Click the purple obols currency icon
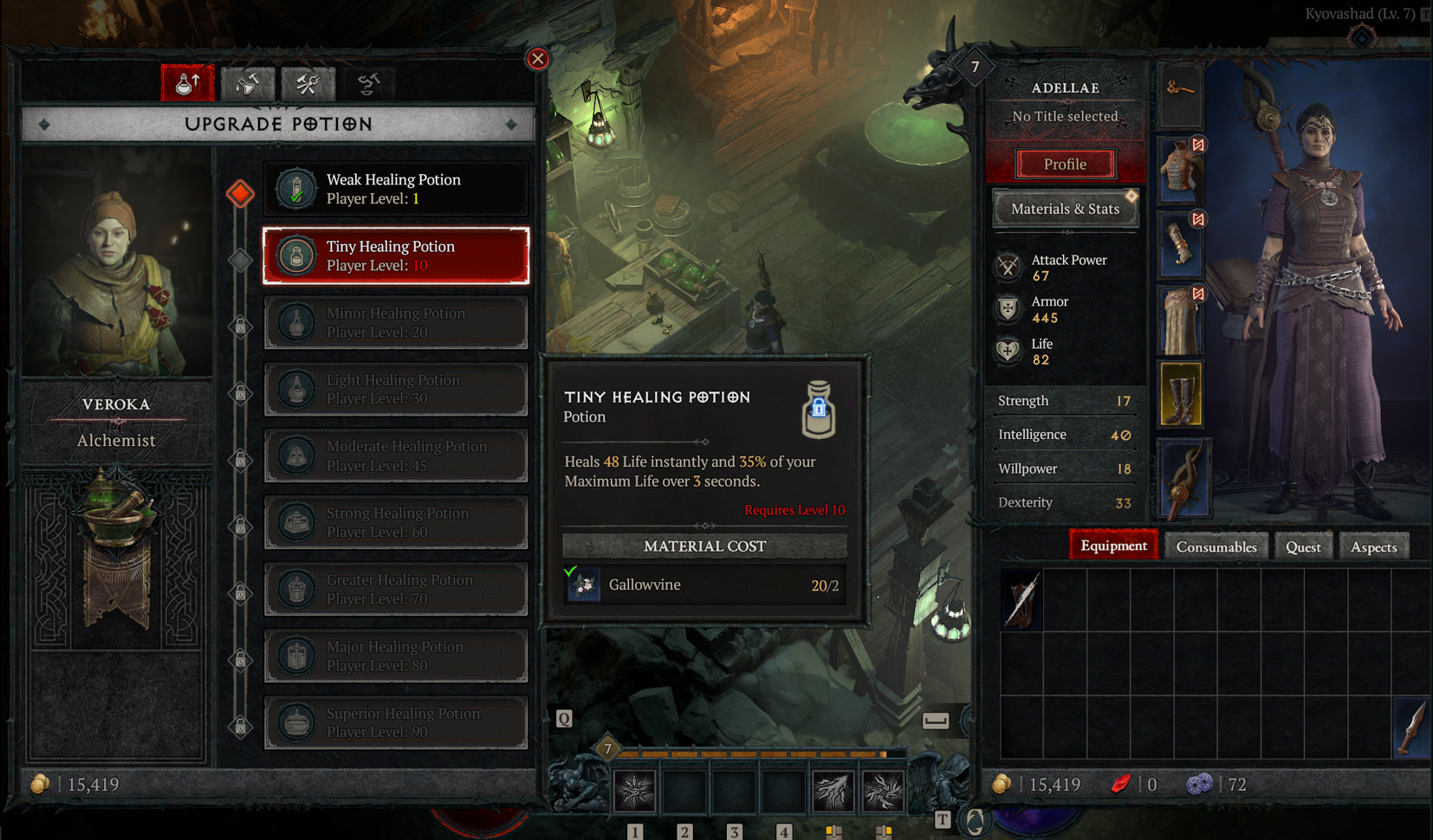Screen dimensions: 1433x840 click(1200, 785)
